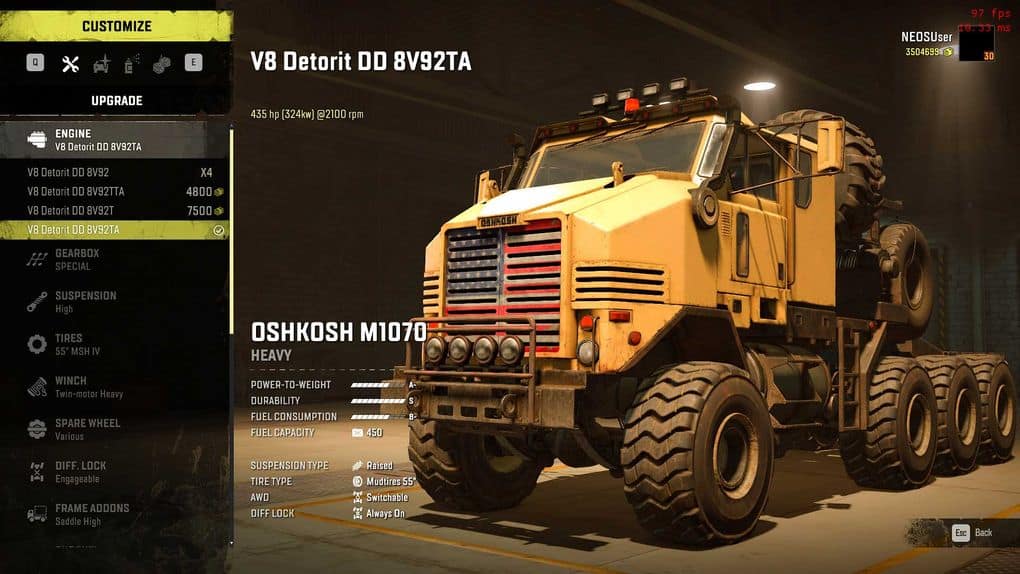Viewport: 1020px width, 574px height.
Task: Open the Diff. Lock category
Action: 114,472
